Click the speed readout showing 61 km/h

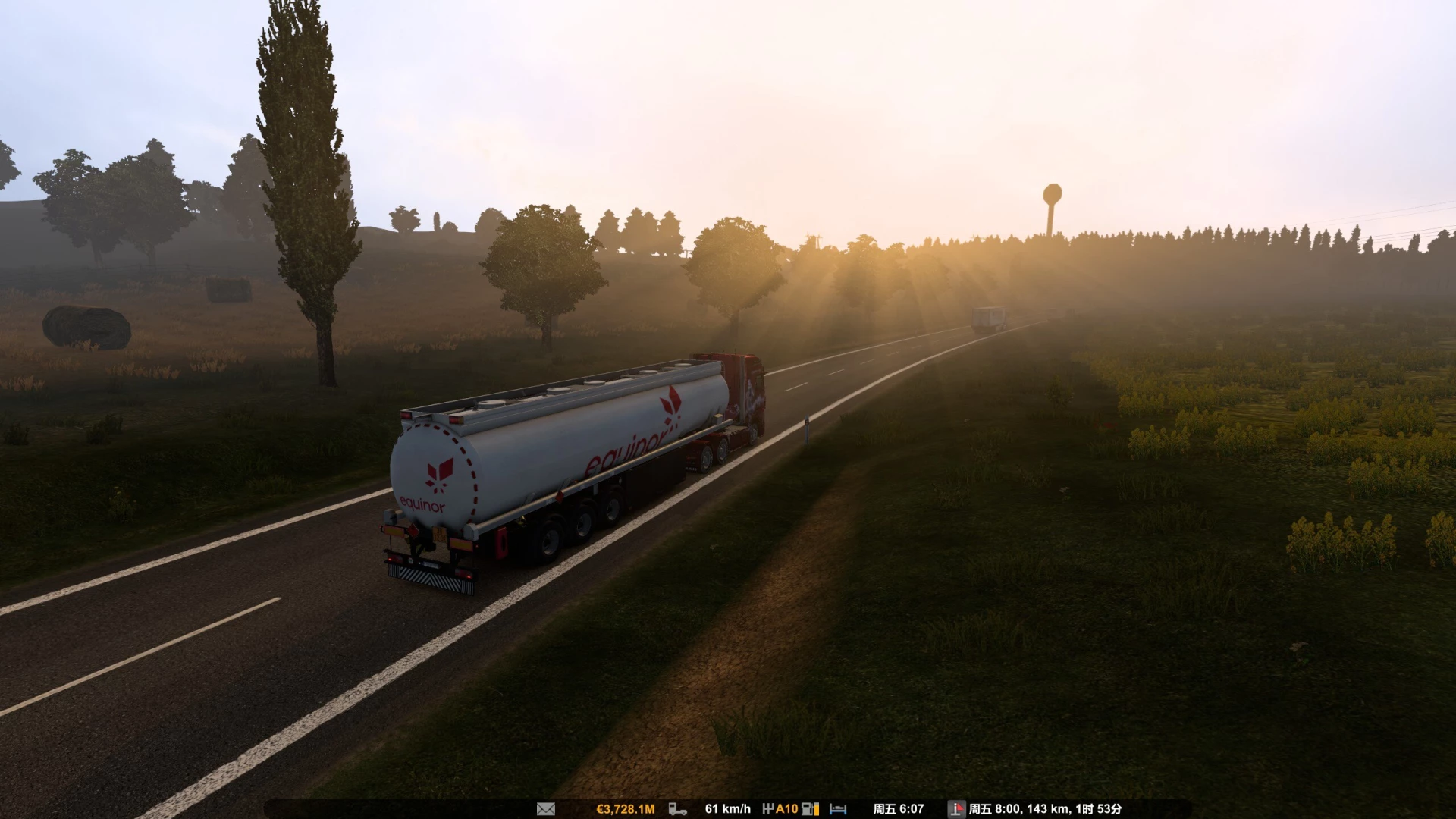[726, 809]
